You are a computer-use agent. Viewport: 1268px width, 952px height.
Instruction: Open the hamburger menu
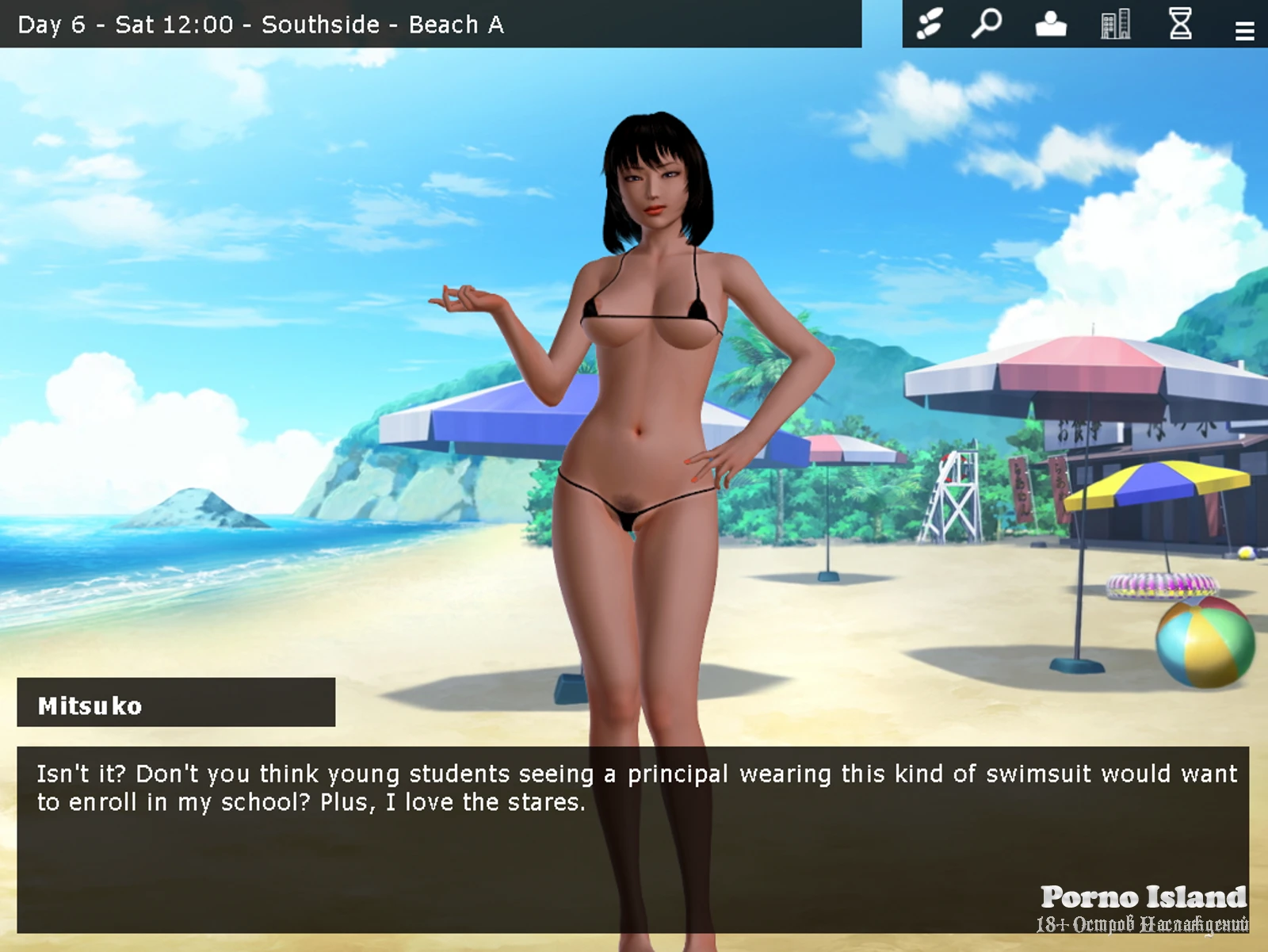click(1244, 31)
